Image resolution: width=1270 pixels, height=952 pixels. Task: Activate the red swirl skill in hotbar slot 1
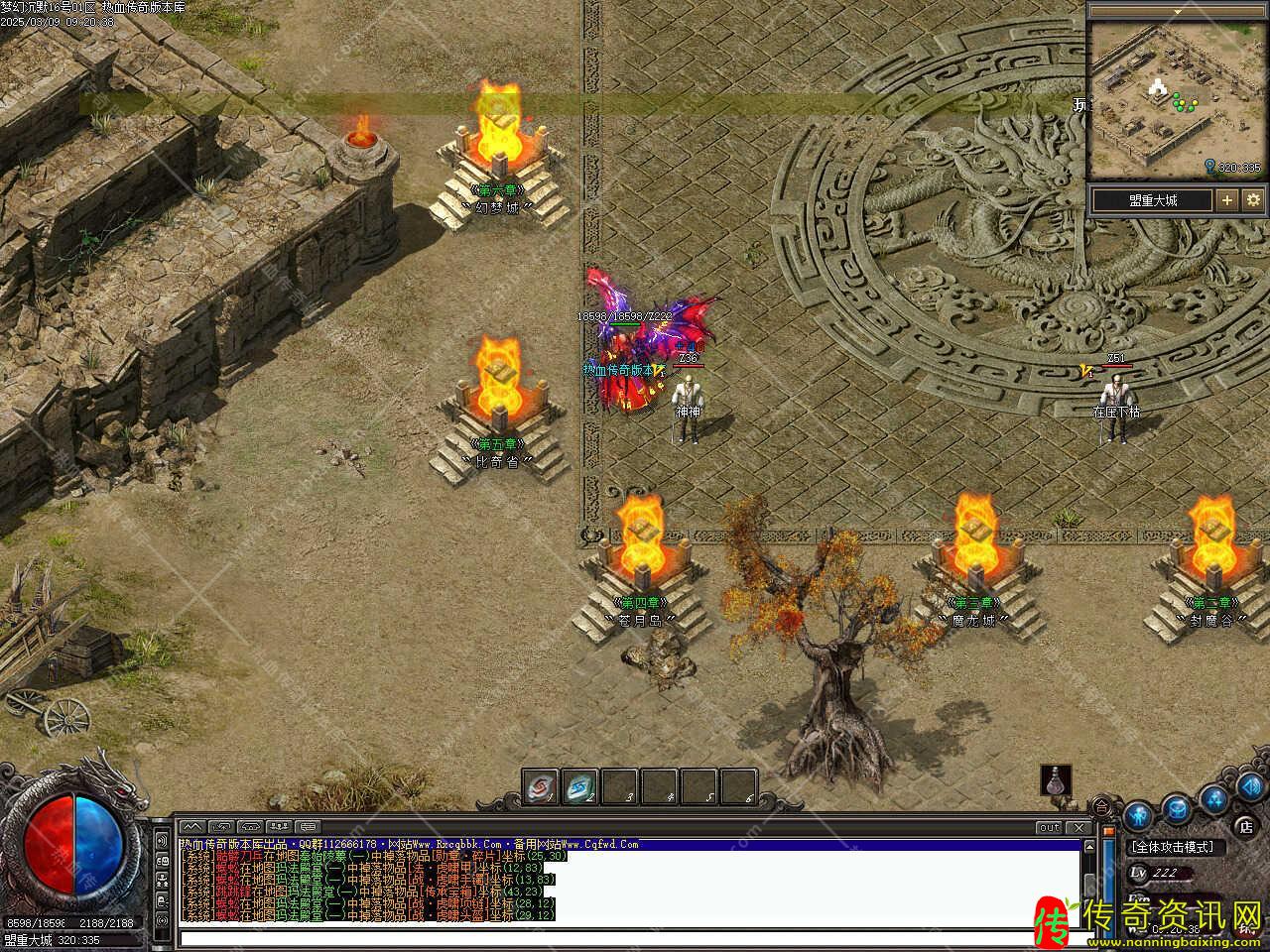coord(540,787)
